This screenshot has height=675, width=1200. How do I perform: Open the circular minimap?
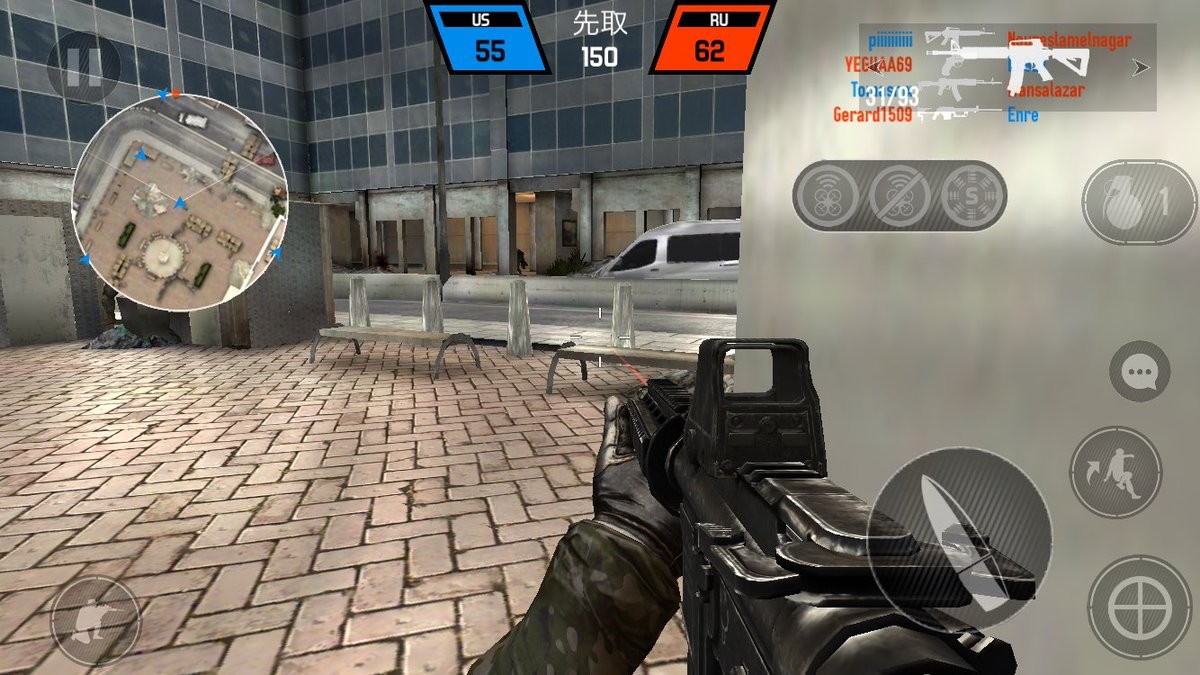(x=180, y=203)
